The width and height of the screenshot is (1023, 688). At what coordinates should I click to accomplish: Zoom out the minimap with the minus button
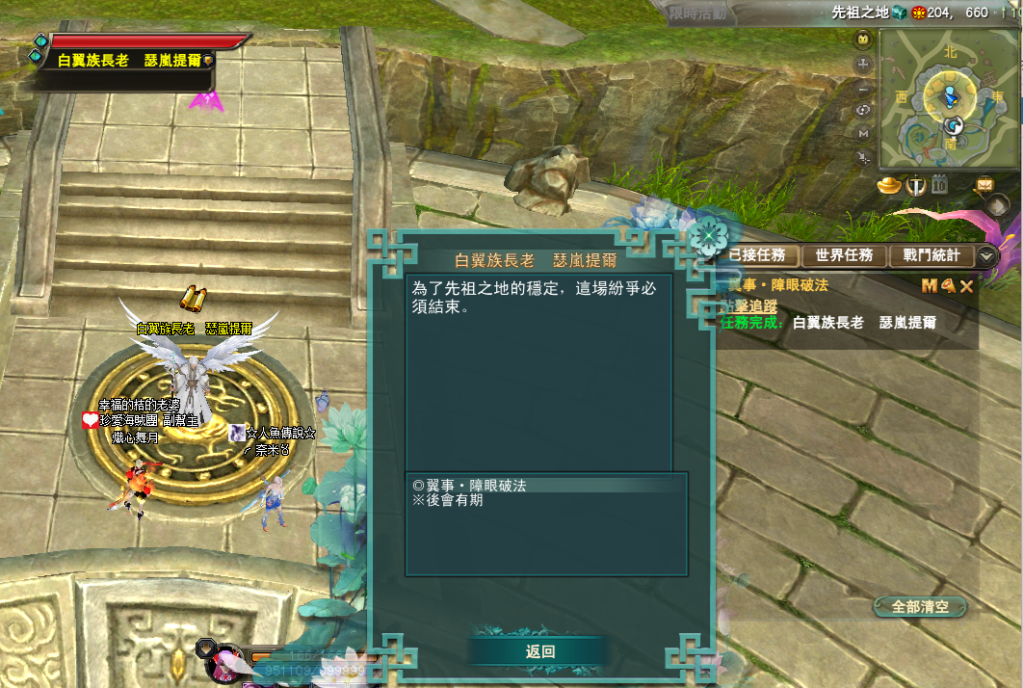coord(864,87)
